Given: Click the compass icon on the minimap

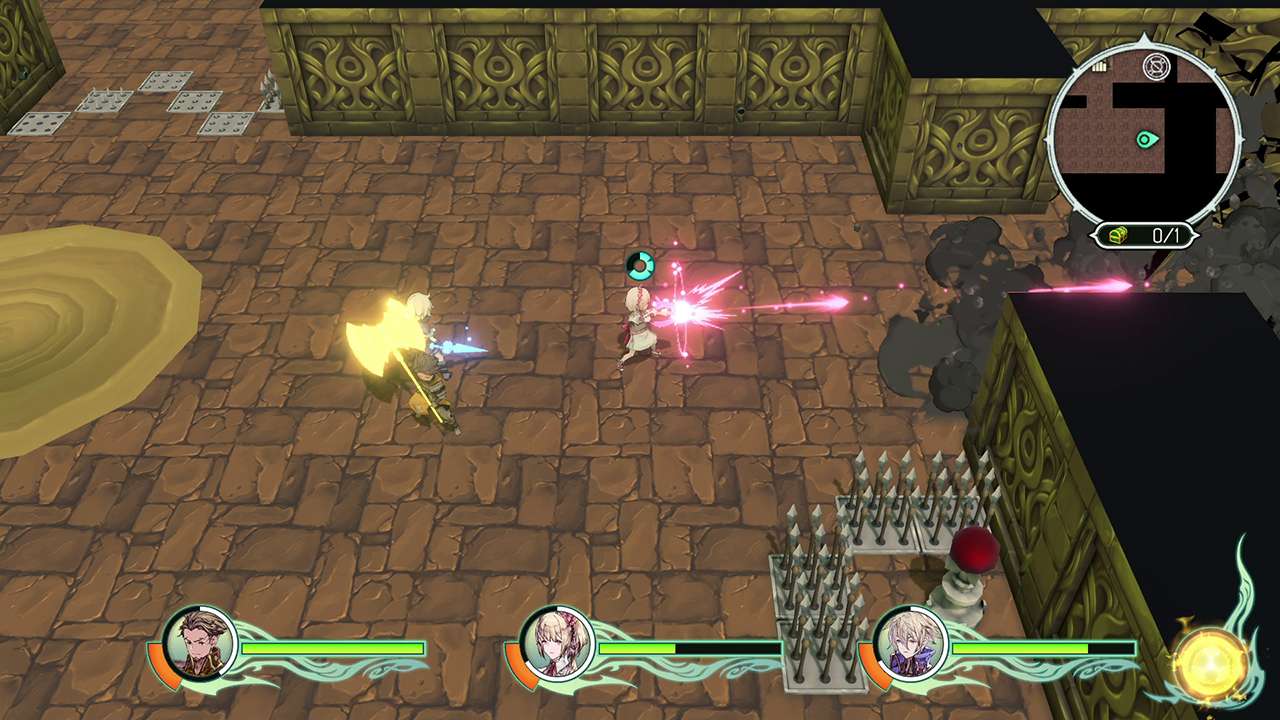Looking at the screenshot, I should (1157, 66).
